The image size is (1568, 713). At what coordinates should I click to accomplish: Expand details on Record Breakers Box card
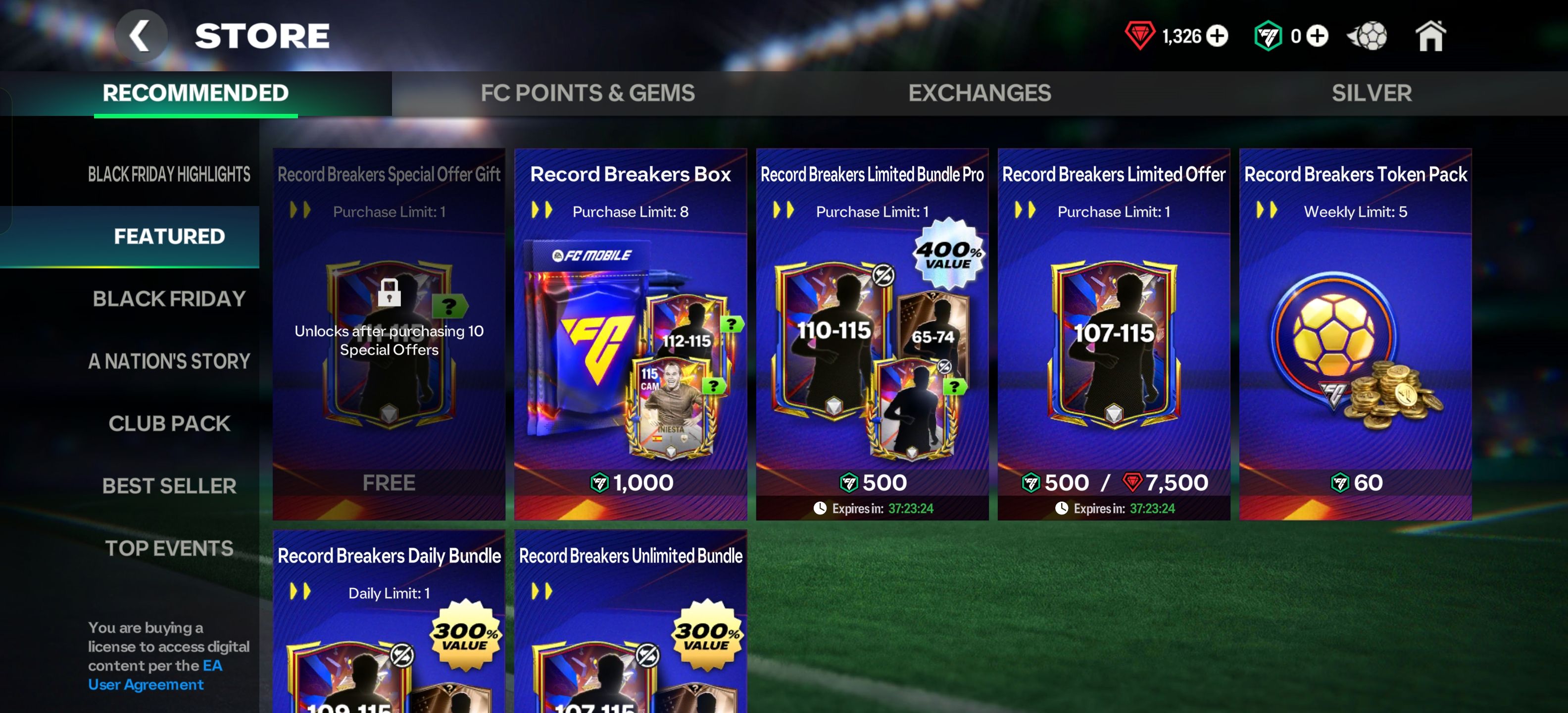[x=542, y=211]
